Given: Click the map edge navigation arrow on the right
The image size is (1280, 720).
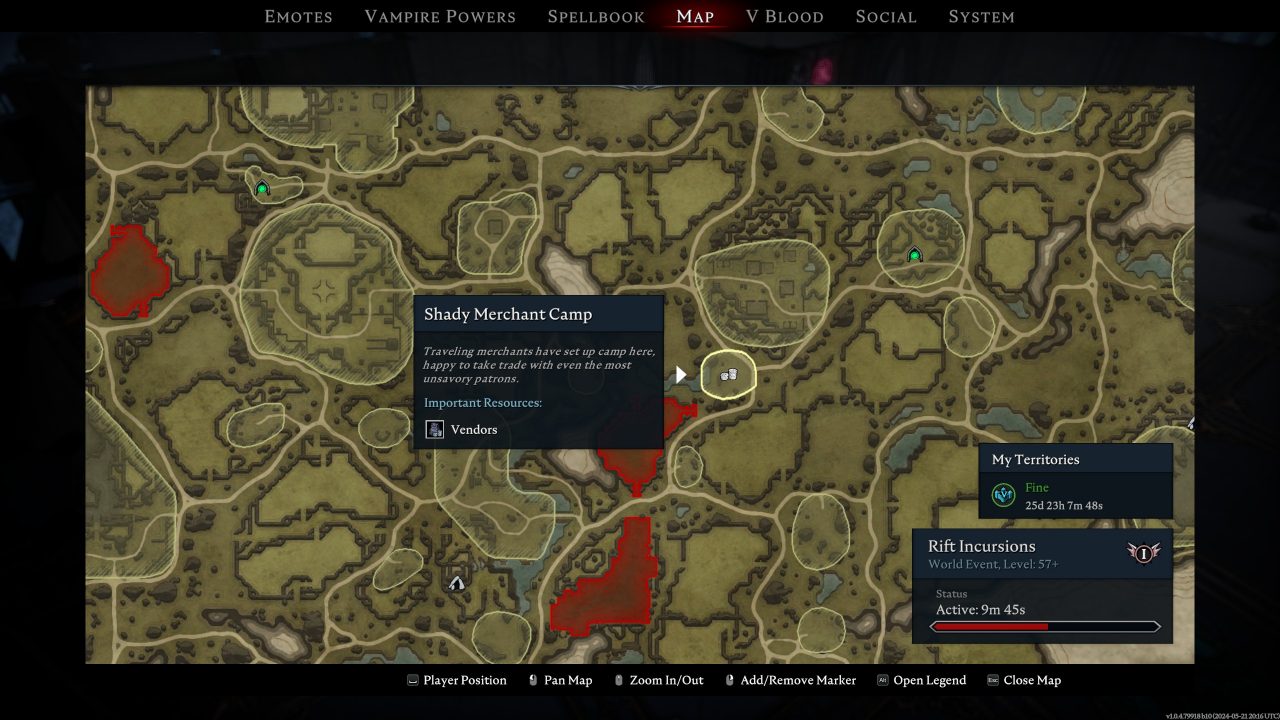Looking at the screenshot, I should click(1189, 424).
